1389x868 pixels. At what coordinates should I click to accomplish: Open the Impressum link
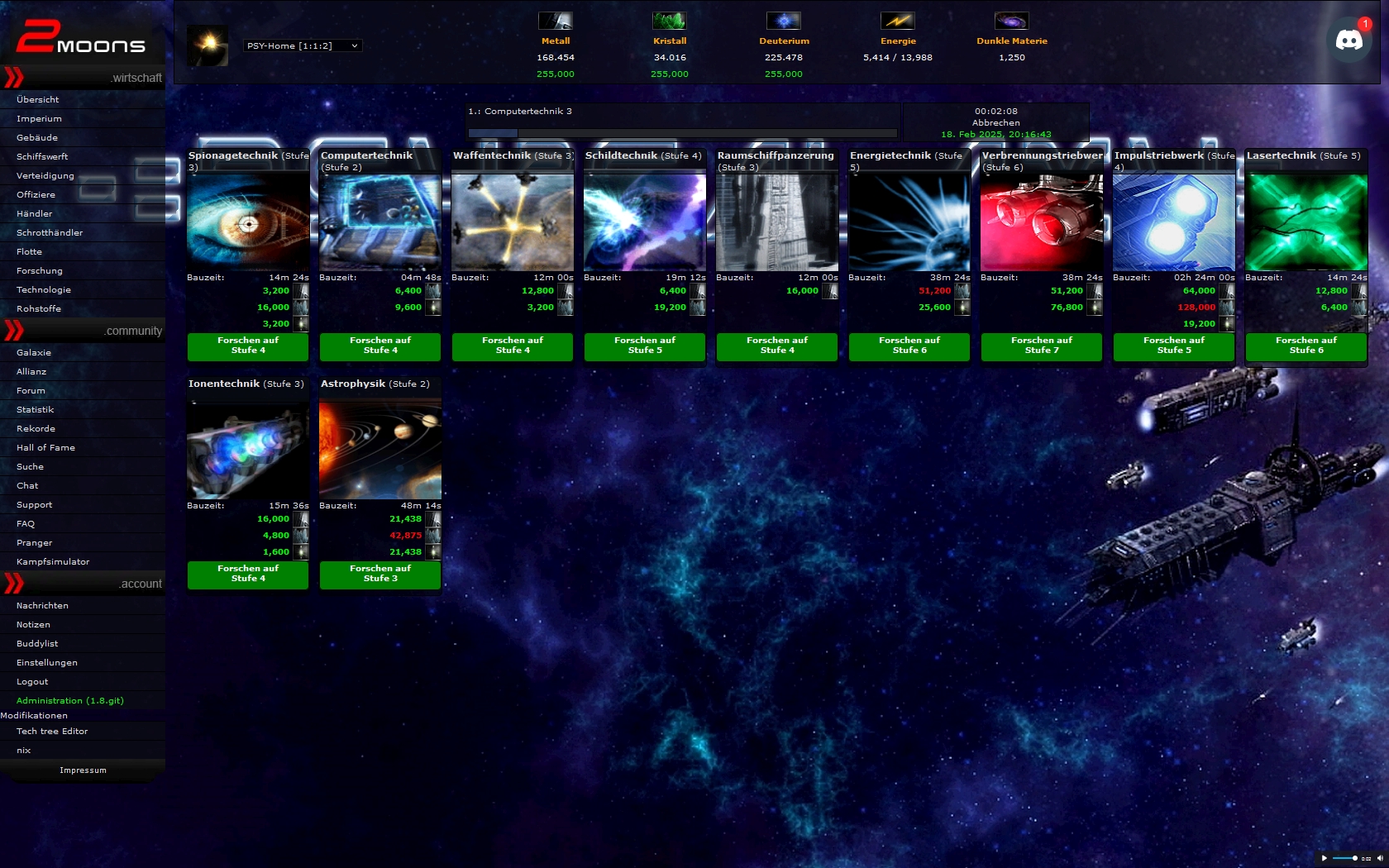(x=83, y=770)
